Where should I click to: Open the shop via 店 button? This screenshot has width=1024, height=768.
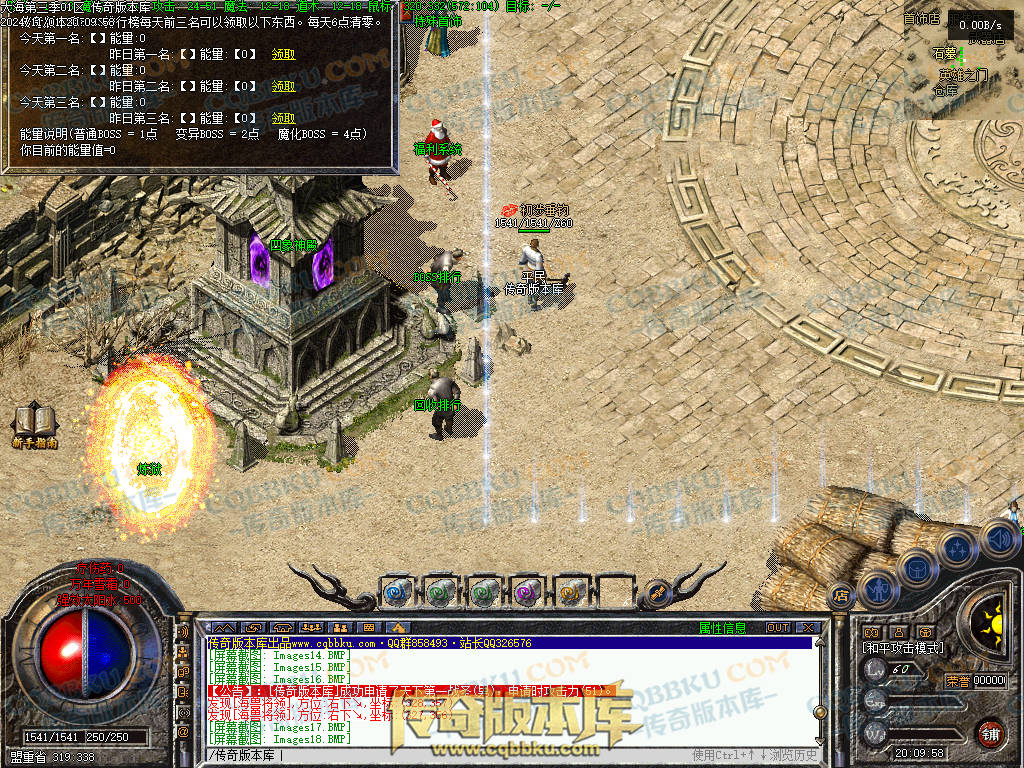(x=840, y=595)
